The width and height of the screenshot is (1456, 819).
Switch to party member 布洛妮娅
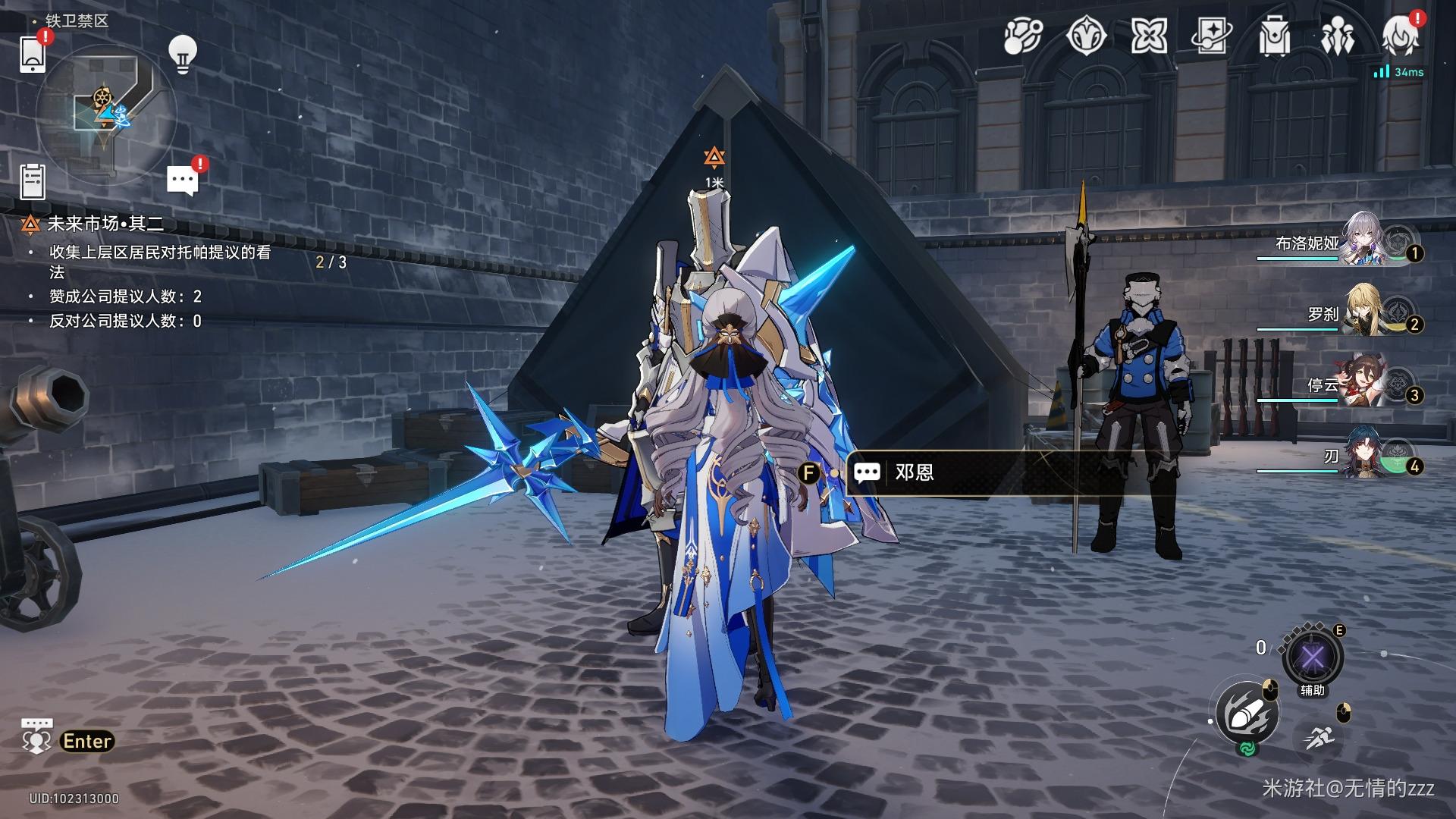[x=1365, y=240]
